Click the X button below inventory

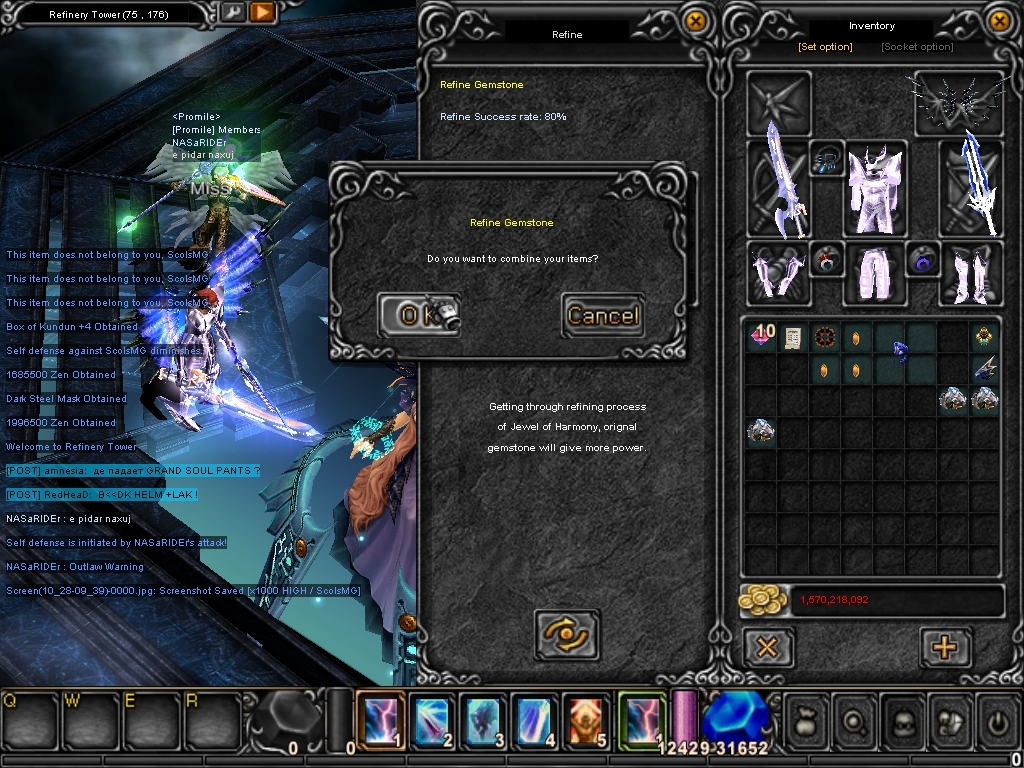coord(767,647)
